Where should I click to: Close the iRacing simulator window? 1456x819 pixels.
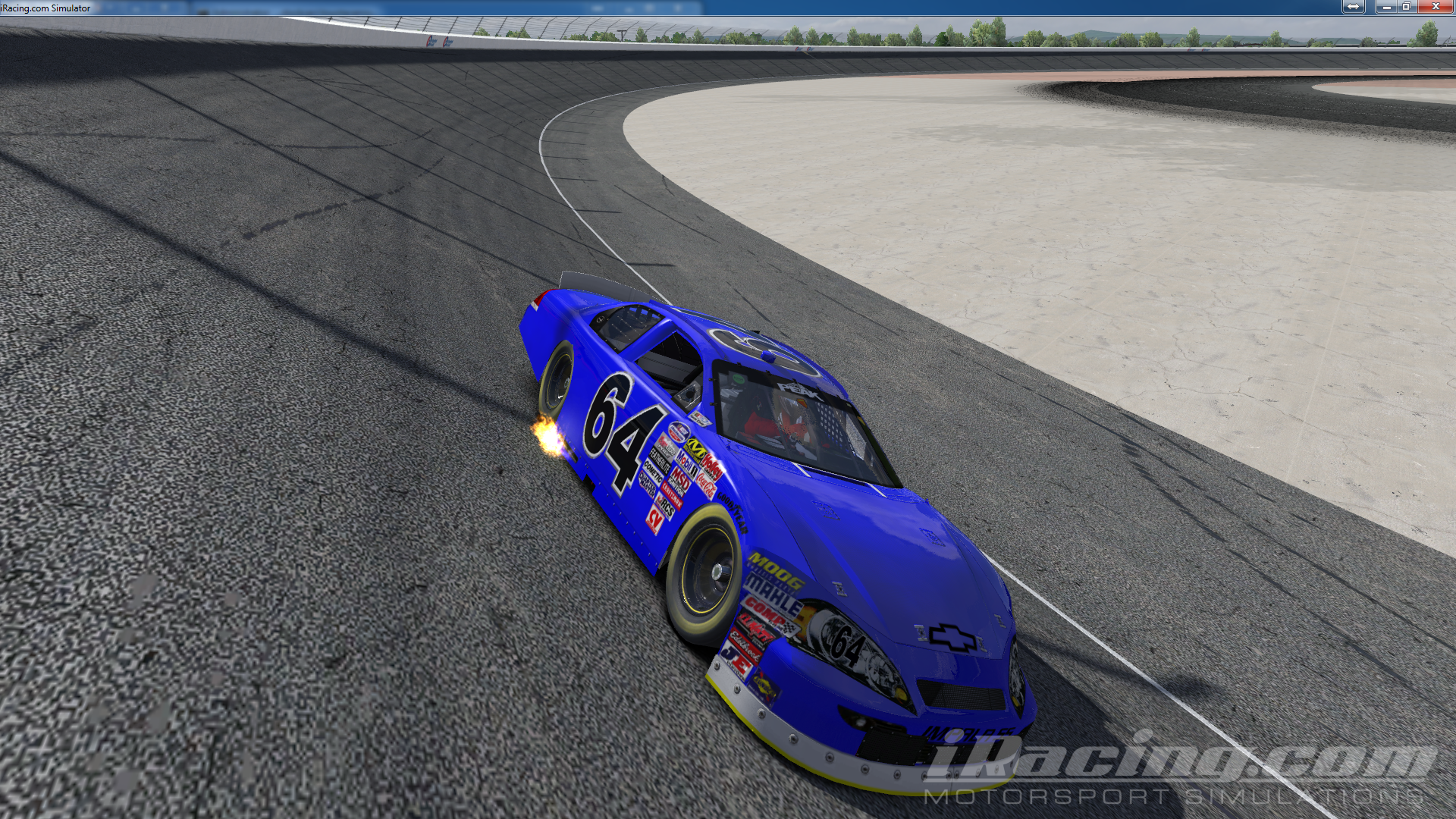coord(1435,7)
